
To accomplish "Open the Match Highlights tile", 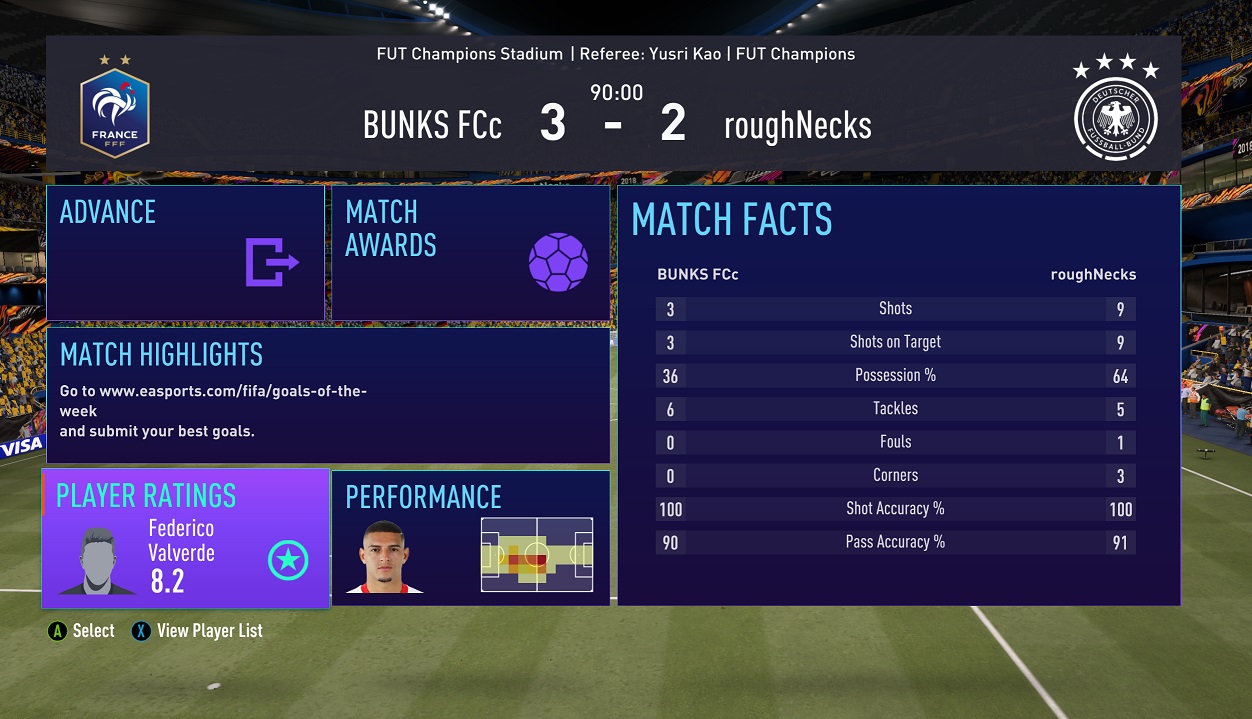I will tap(328, 396).
